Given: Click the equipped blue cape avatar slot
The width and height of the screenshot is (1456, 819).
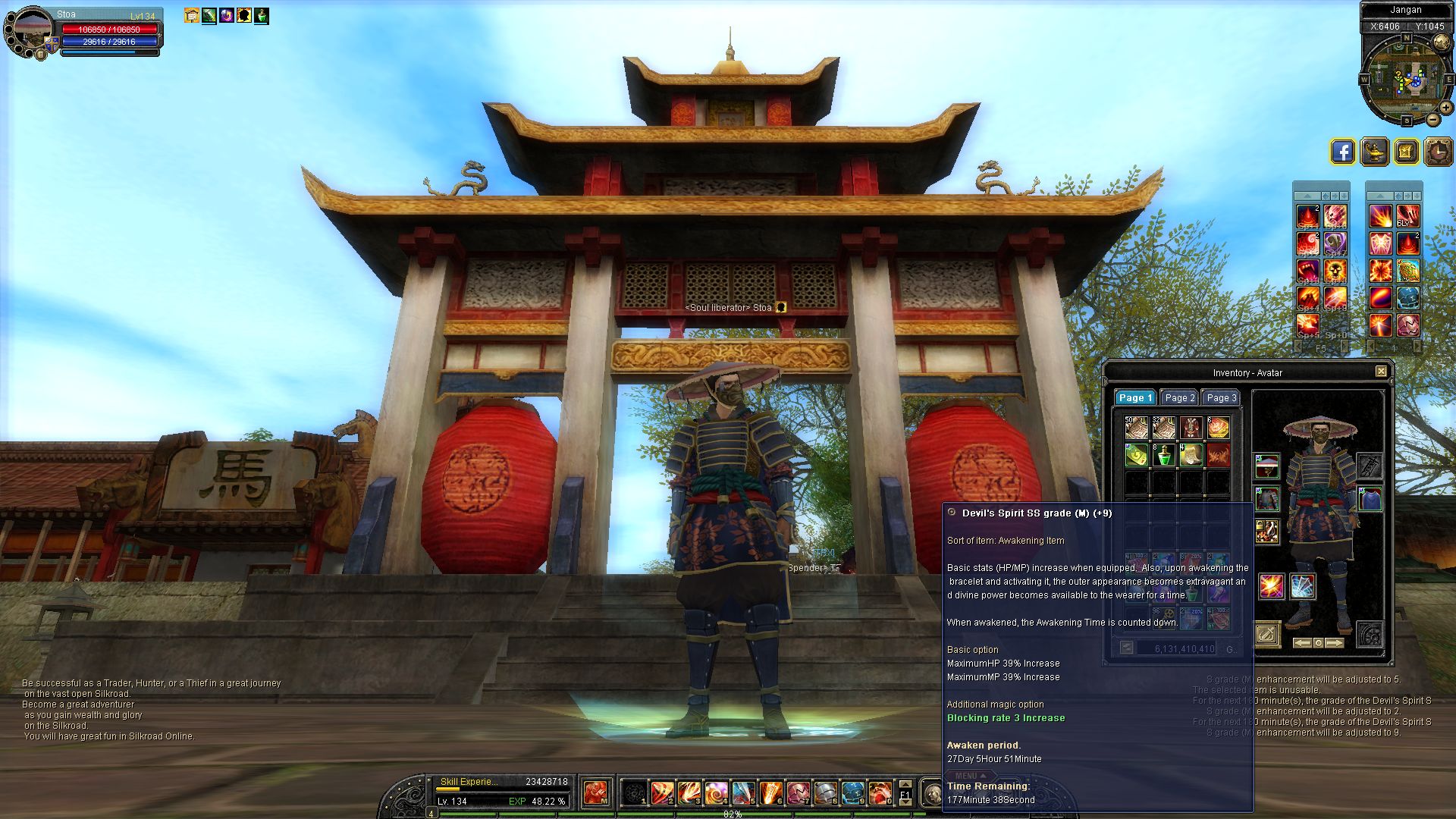Looking at the screenshot, I should tap(1370, 499).
